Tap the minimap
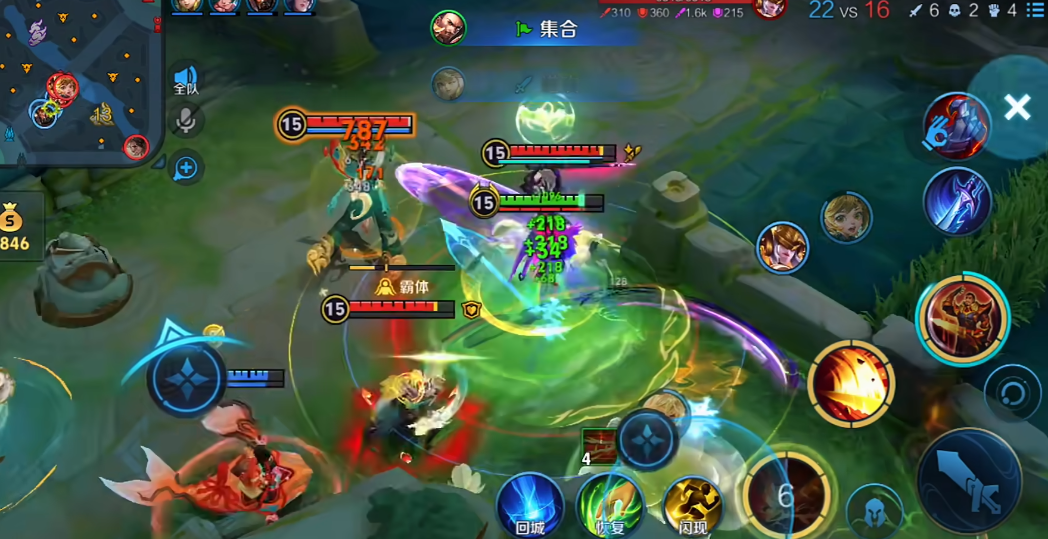The height and width of the screenshot is (539, 1048). [x=80, y=82]
